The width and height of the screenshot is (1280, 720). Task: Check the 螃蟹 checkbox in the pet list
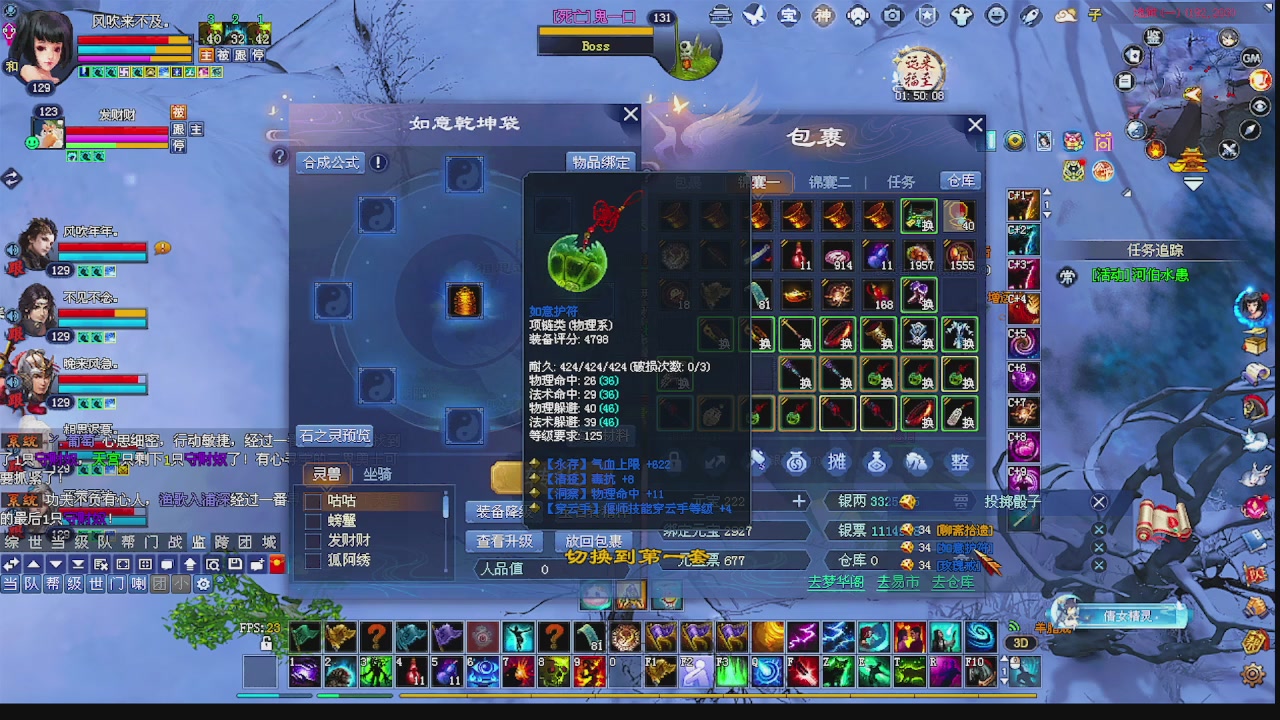[x=313, y=523]
